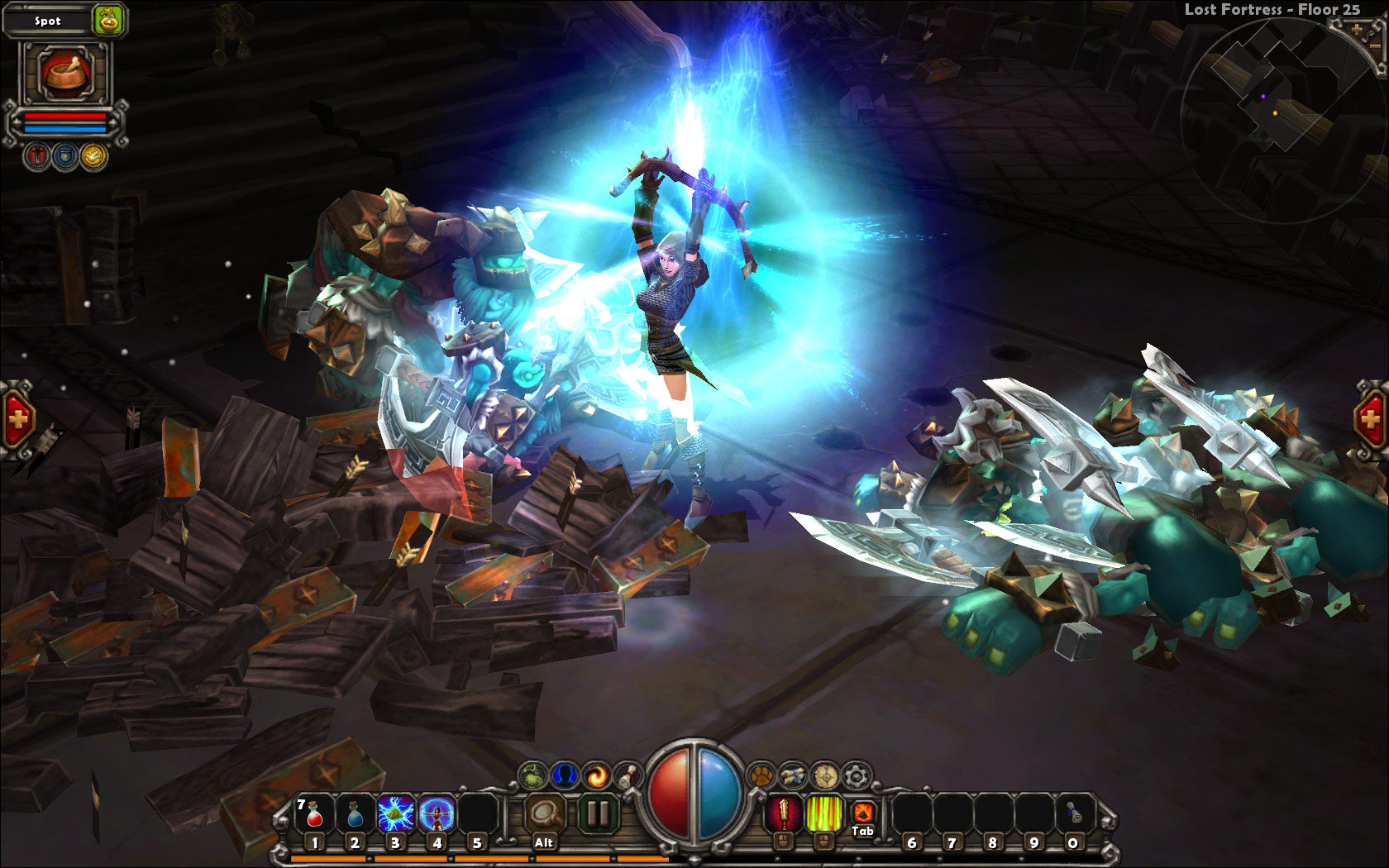Open the pet panel (paw icon)

pyautogui.click(x=761, y=775)
